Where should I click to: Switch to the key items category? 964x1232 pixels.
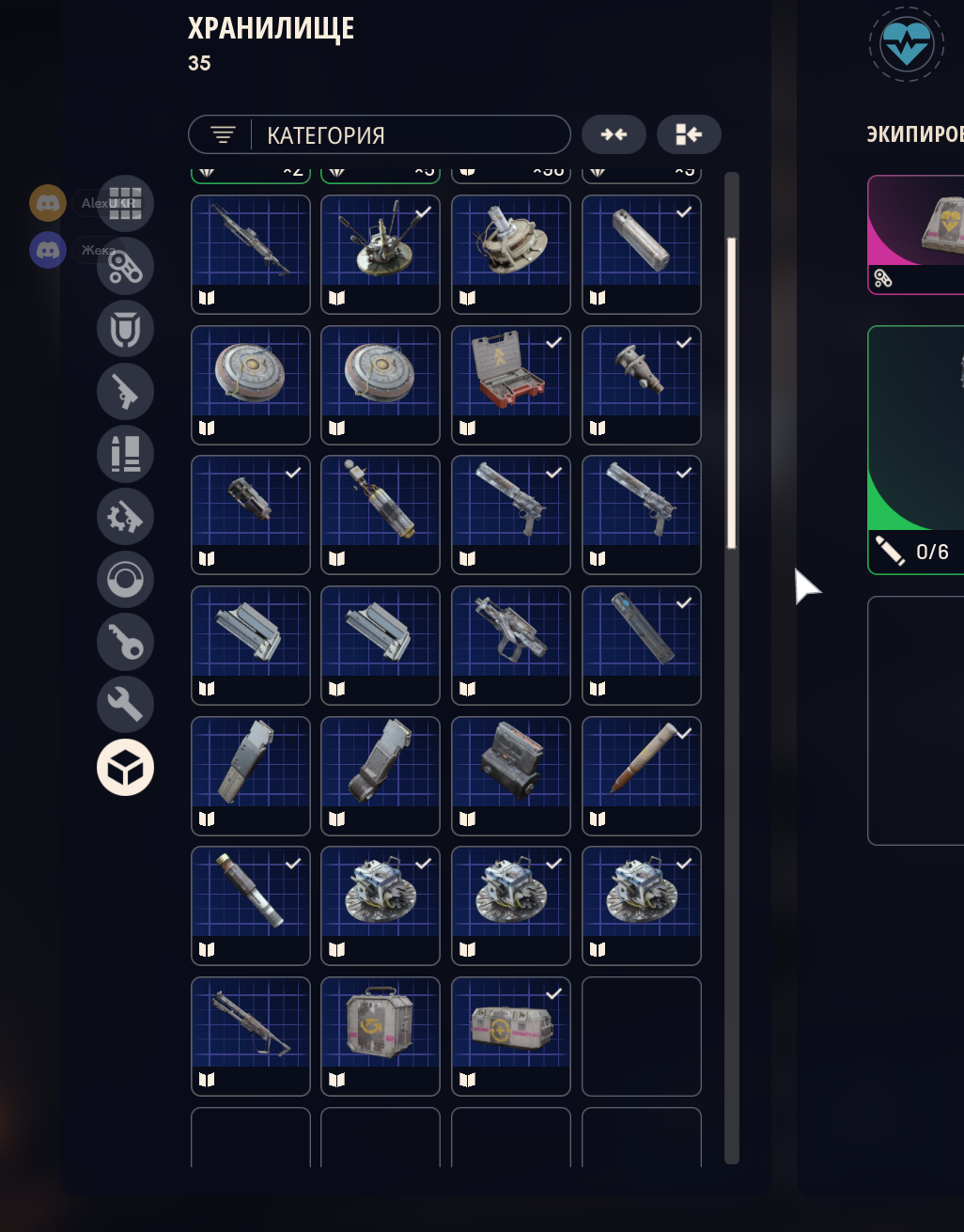(x=125, y=642)
